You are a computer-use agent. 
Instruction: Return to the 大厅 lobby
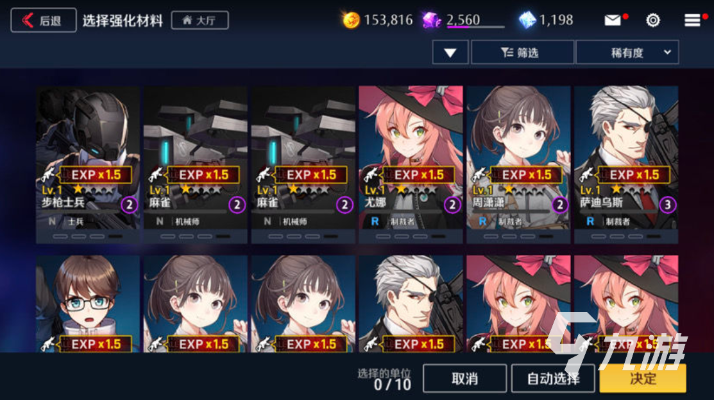click(x=200, y=20)
